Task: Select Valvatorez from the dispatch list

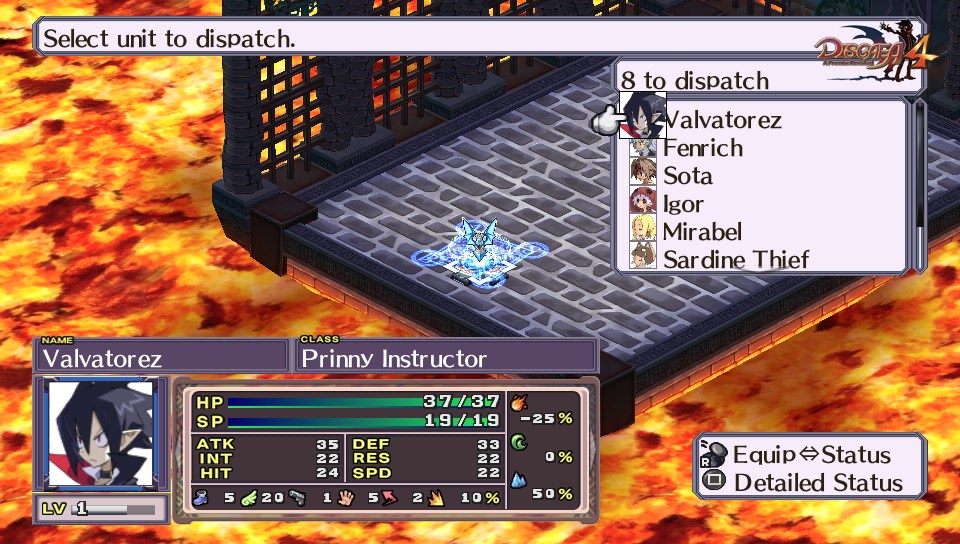Action: tap(722, 120)
